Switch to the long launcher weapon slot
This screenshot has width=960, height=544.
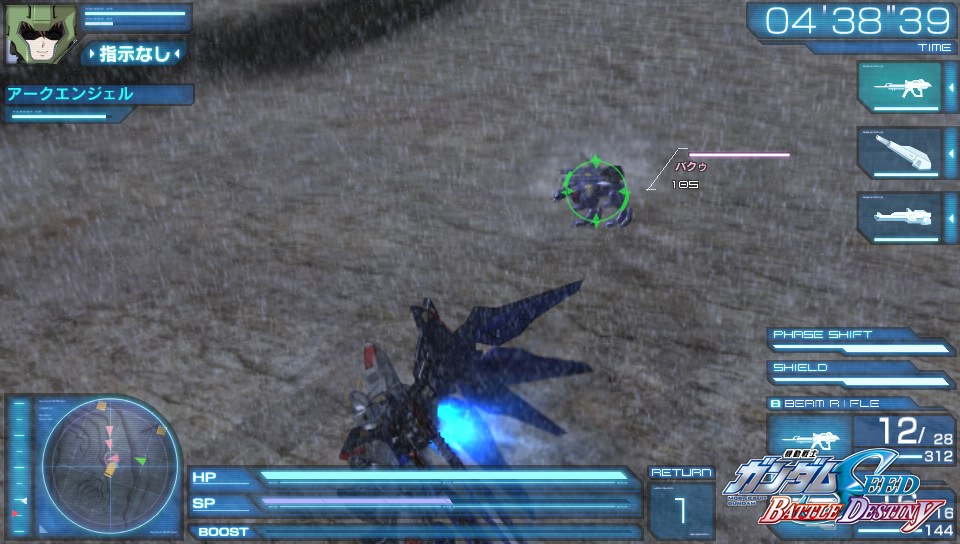click(899, 216)
